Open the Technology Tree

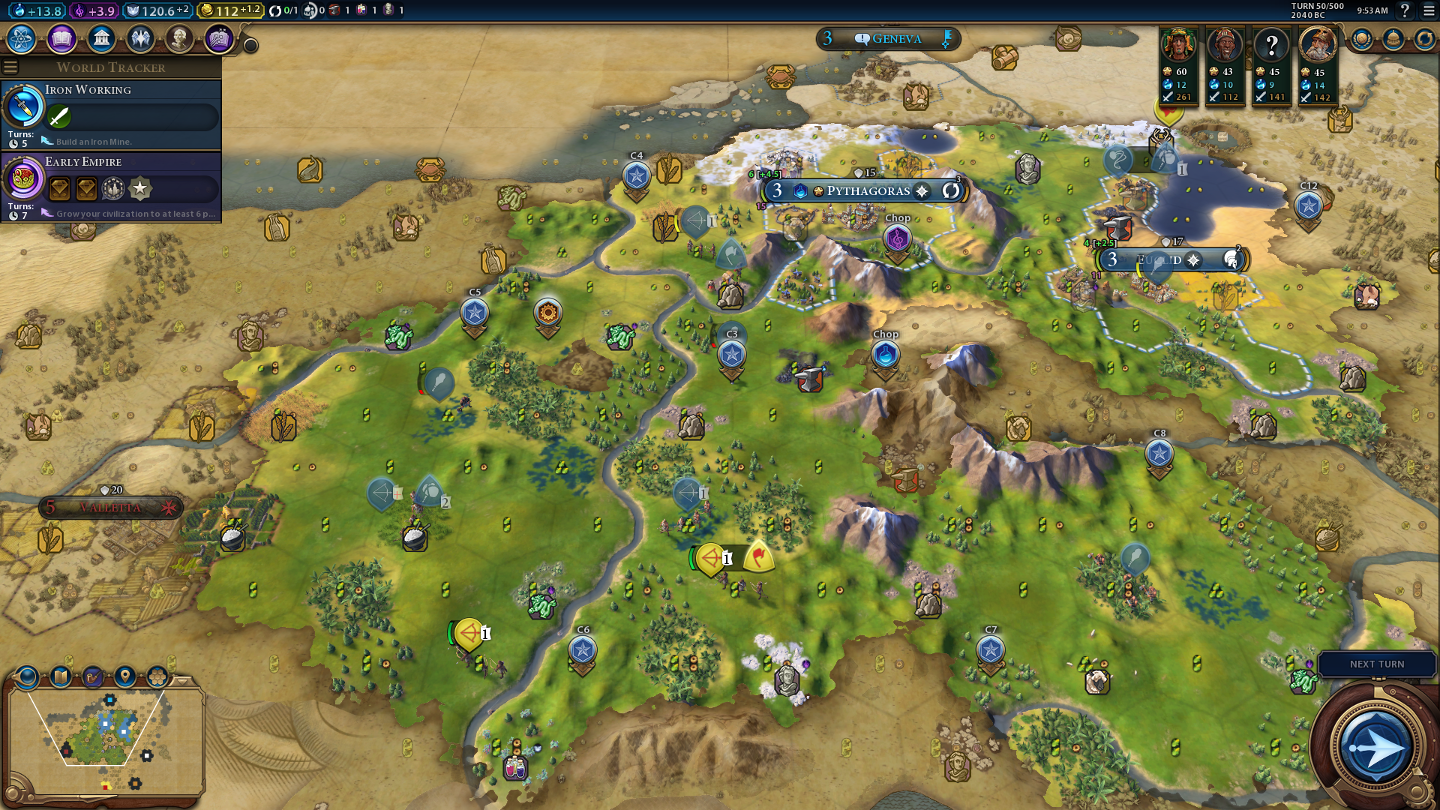[22, 39]
